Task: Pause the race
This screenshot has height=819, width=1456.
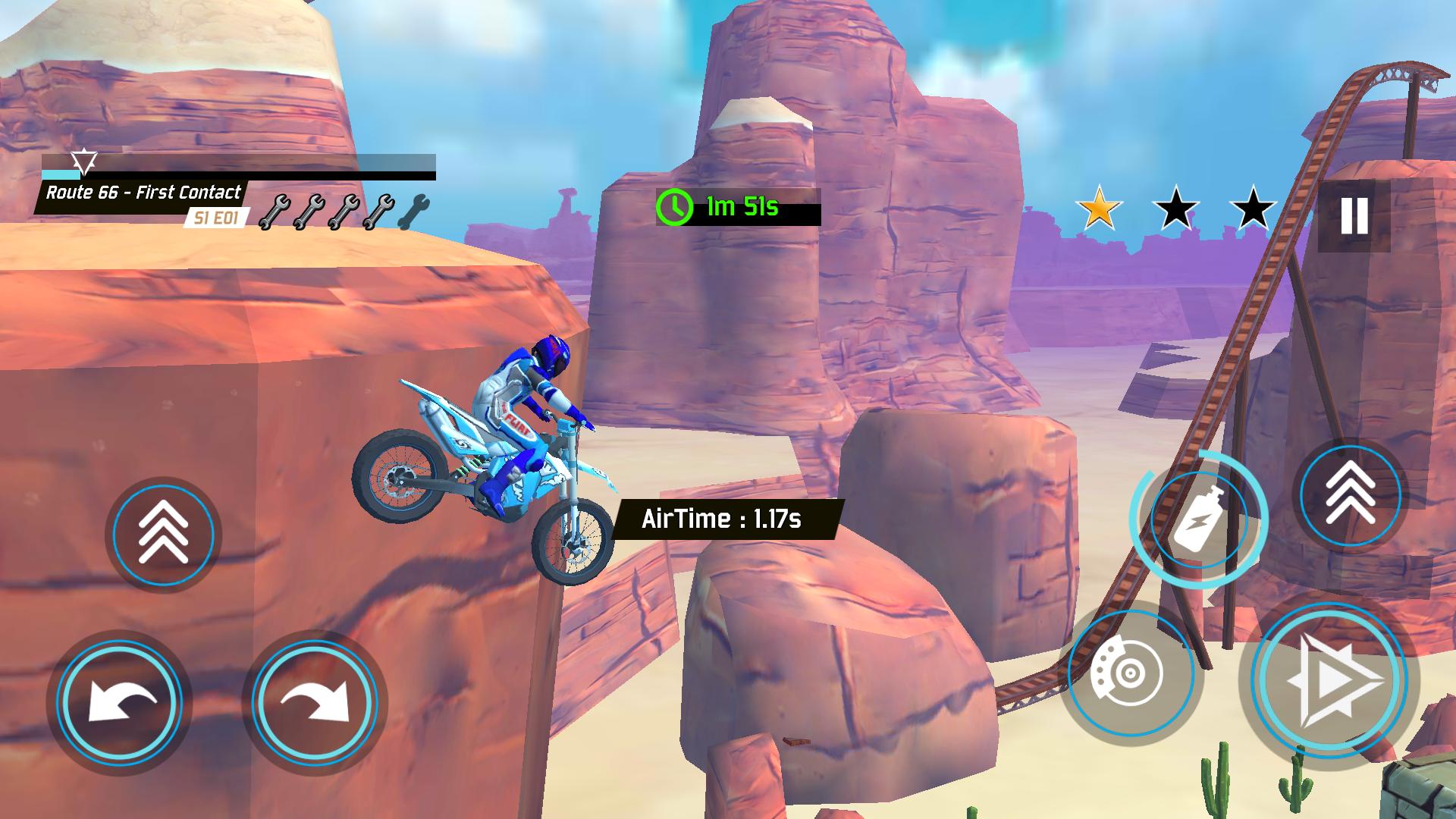Action: click(1354, 216)
